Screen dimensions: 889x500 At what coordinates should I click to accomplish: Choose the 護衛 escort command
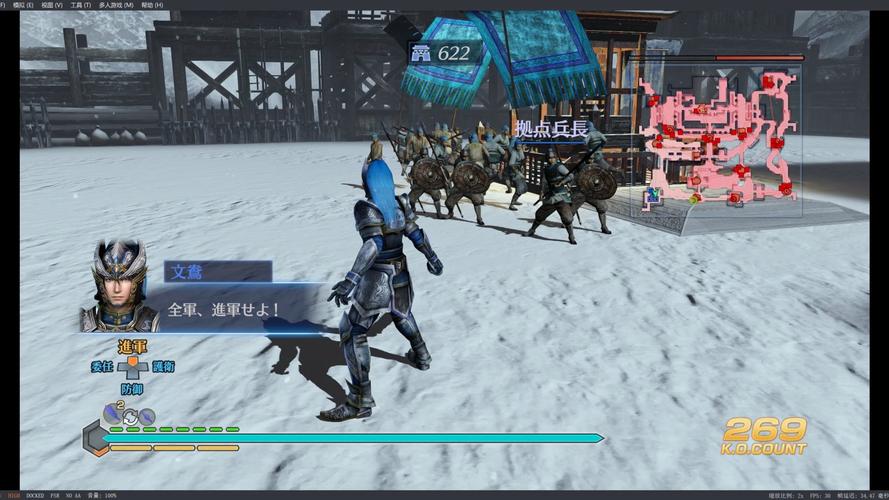162,367
